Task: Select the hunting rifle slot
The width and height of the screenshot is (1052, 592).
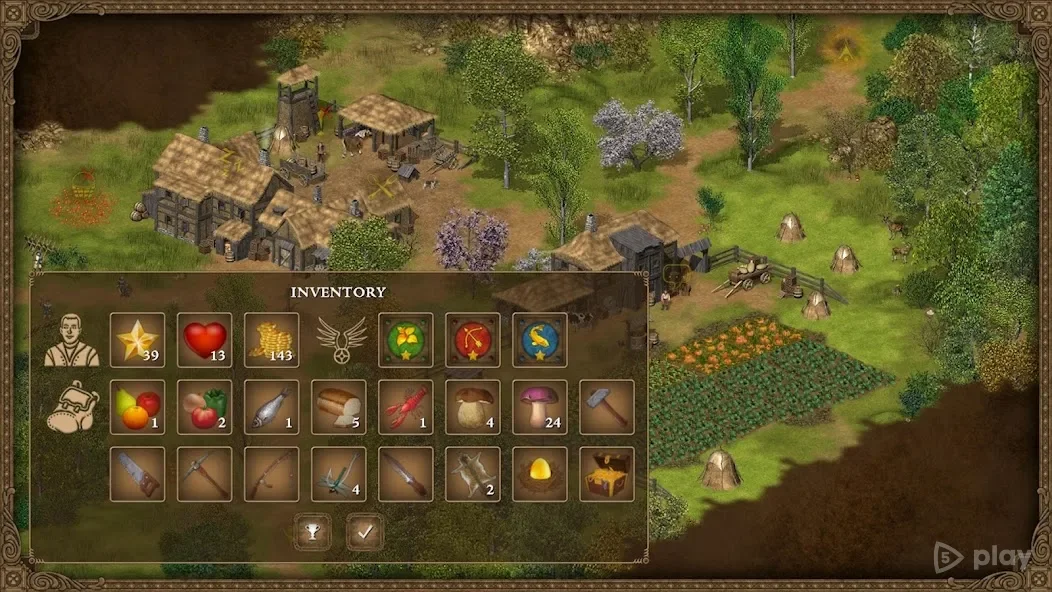Action: 271,473
